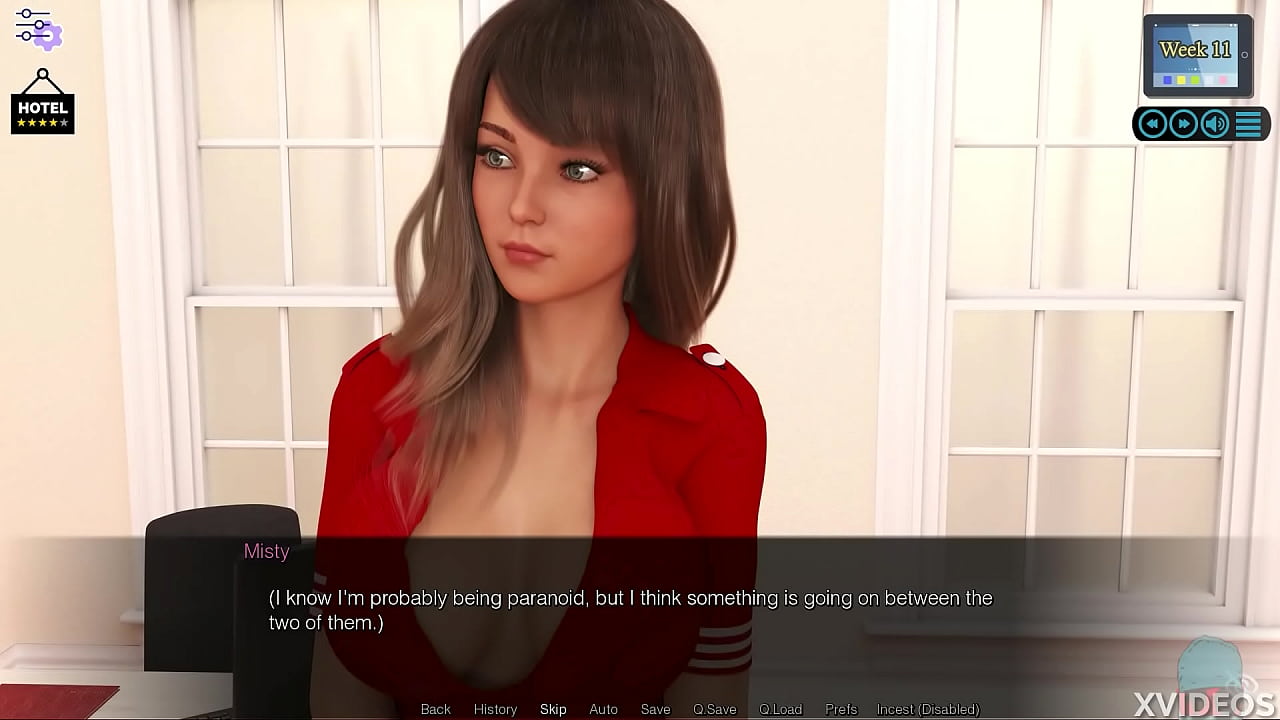Toggle Auto text advance

tap(603, 709)
